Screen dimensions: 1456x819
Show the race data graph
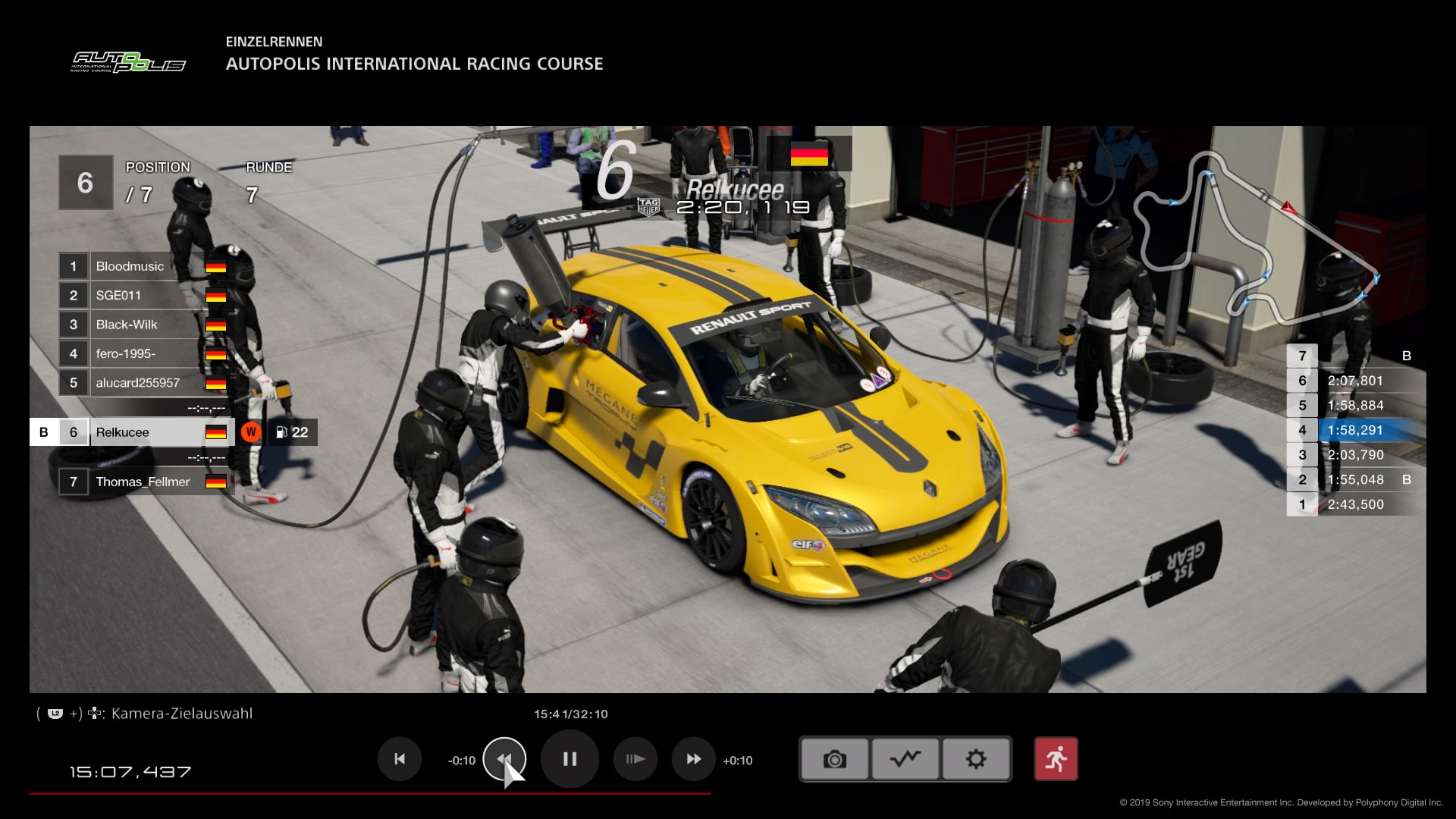coord(905,759)
